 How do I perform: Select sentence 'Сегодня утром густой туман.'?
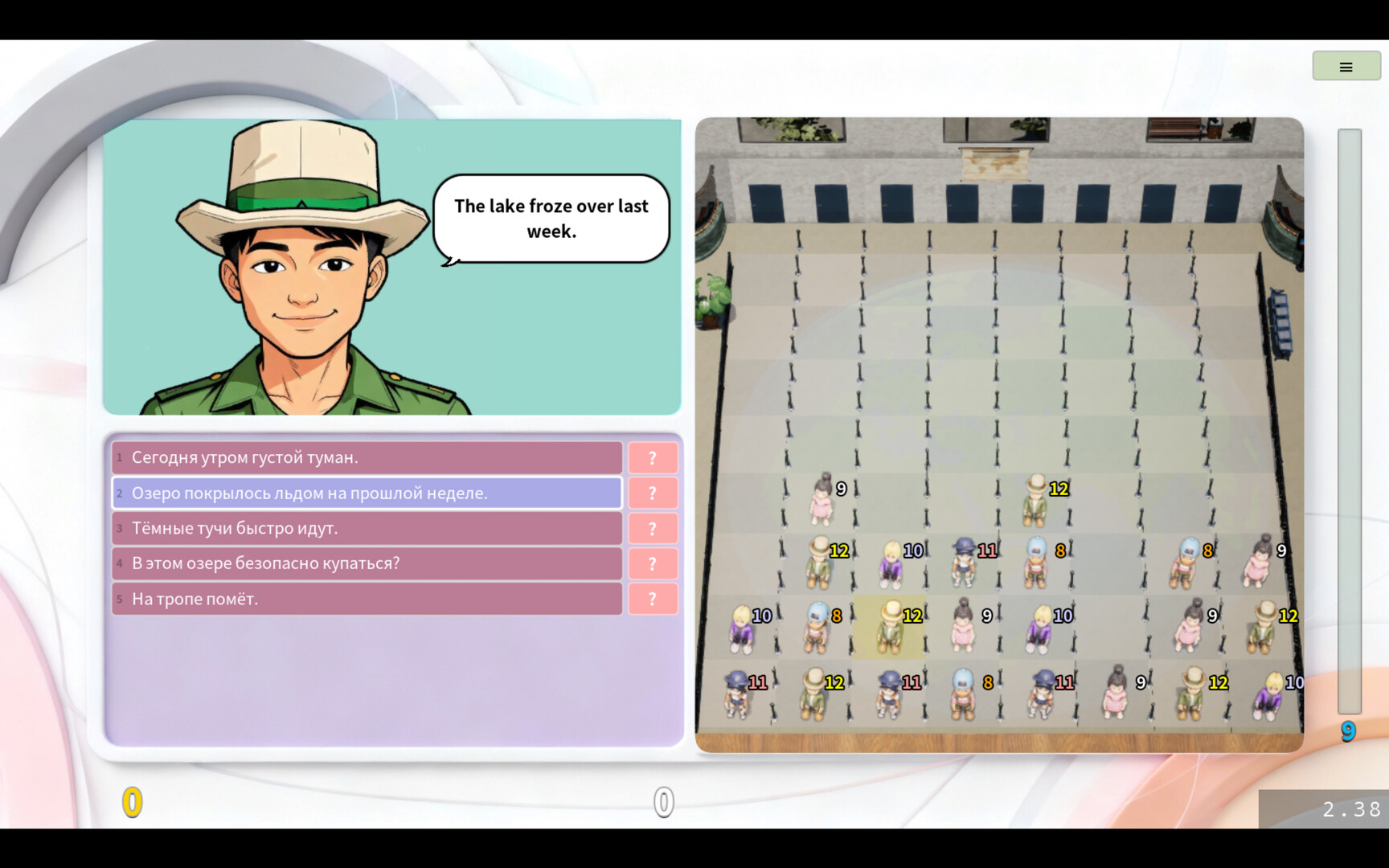click(x=366, y=457)
